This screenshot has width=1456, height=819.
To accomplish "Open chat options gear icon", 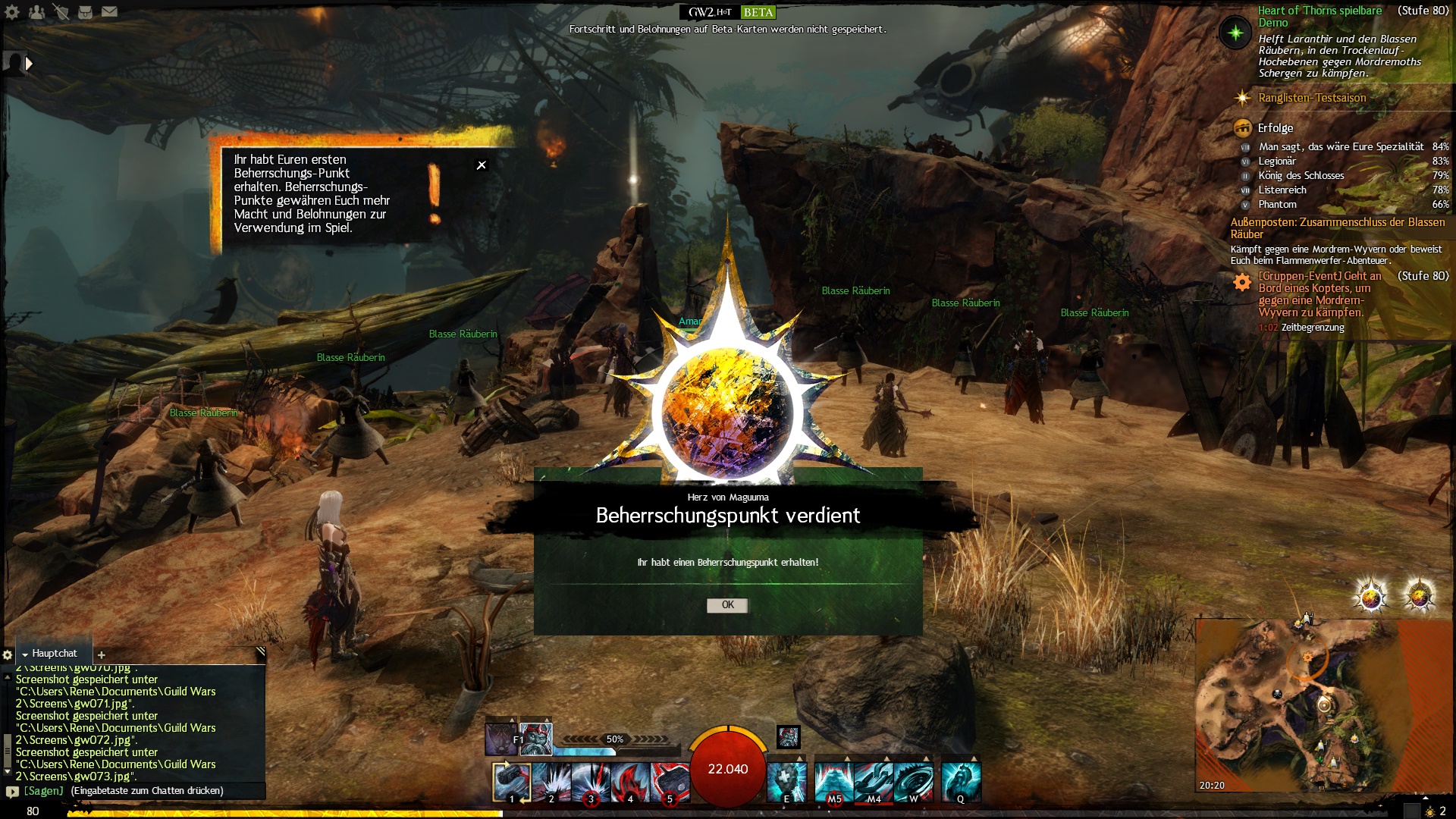I will pos(8,654).
